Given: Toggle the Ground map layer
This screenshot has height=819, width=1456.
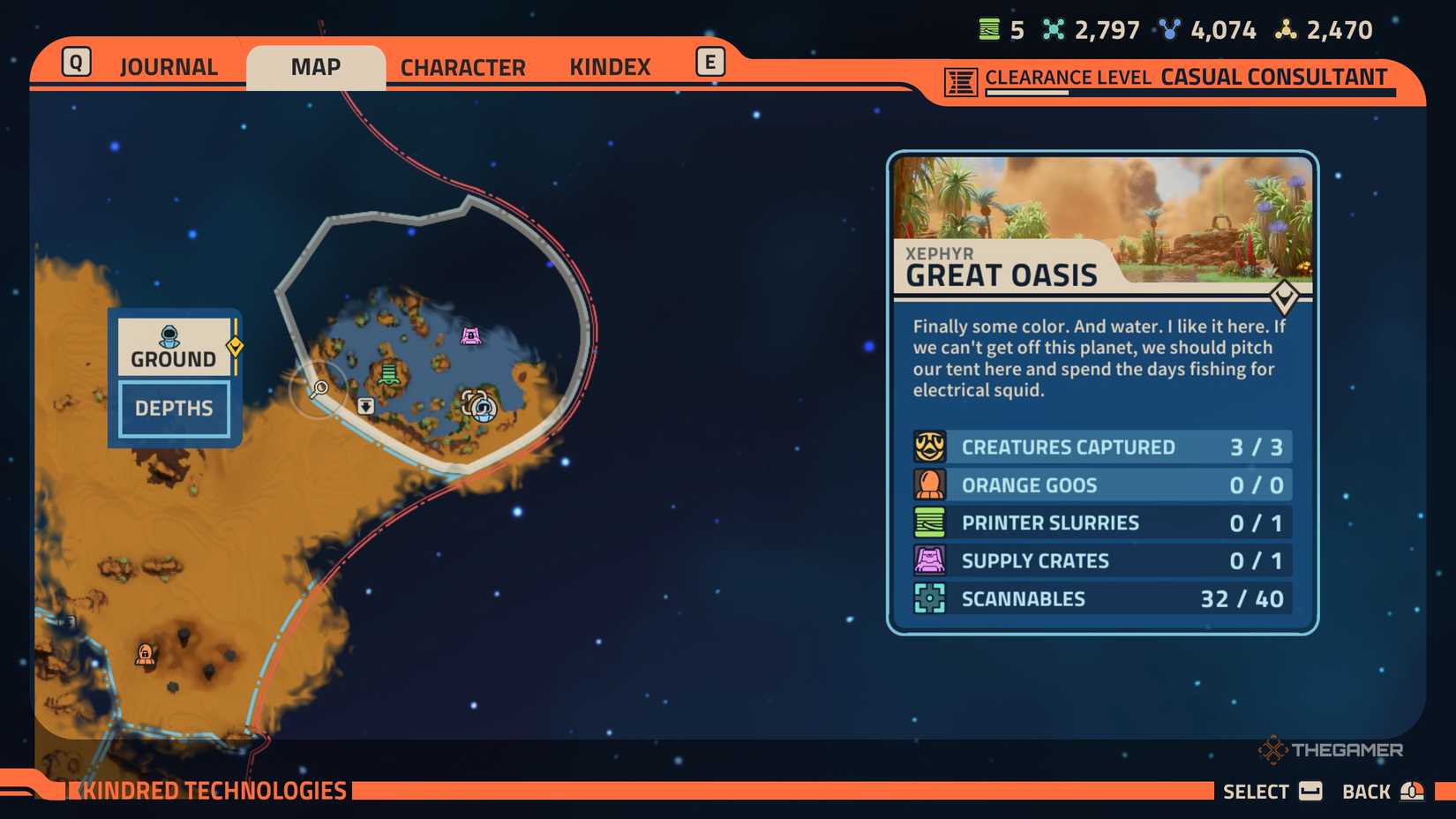Looking at the screenshot, I should 172,347.
